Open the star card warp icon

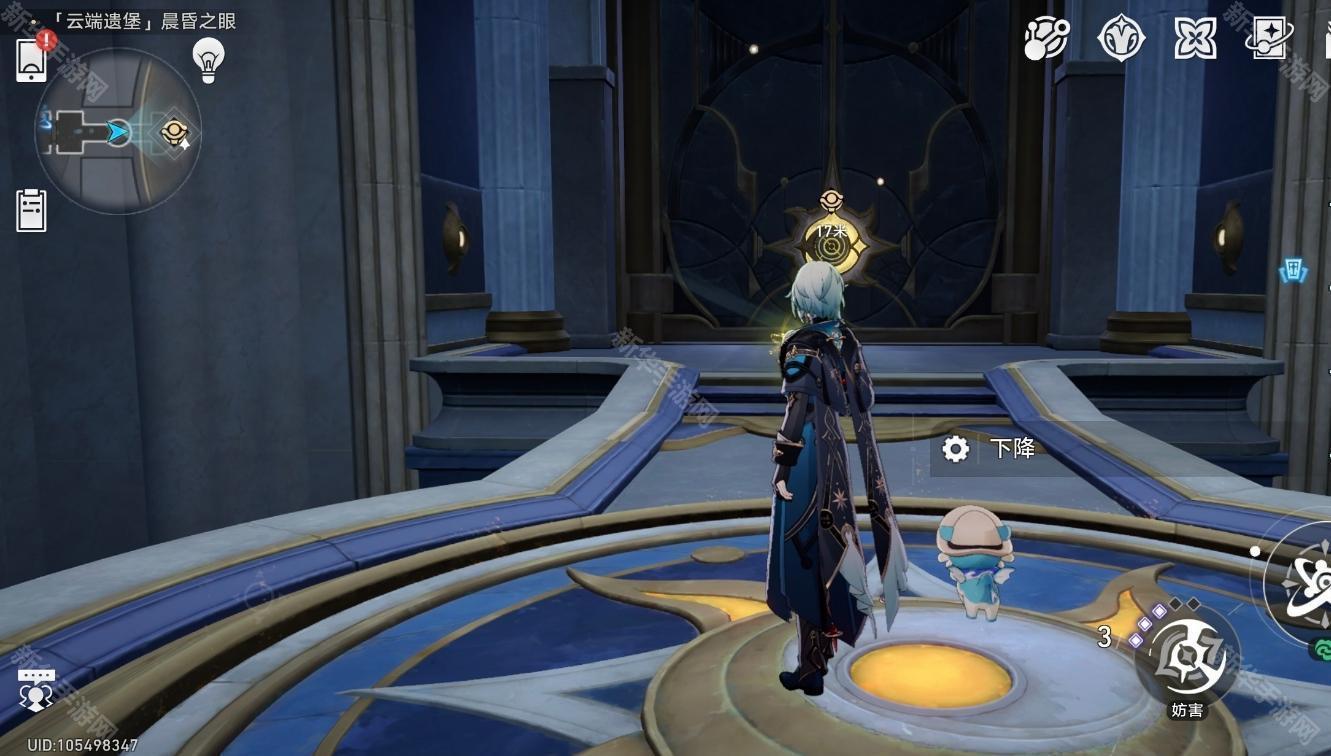click(1269, 39)
